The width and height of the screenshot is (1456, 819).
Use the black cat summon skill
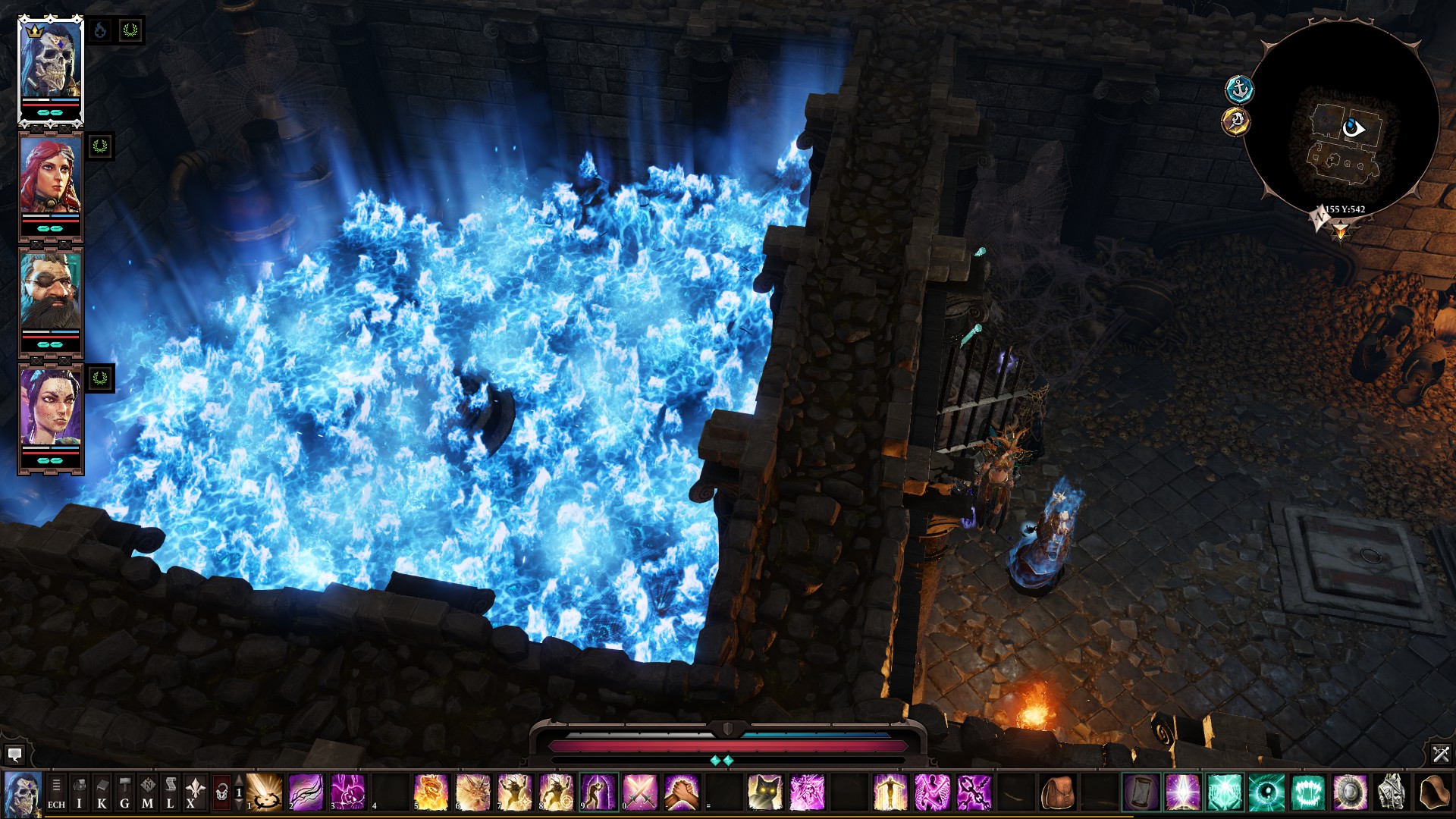pos(764,792)
